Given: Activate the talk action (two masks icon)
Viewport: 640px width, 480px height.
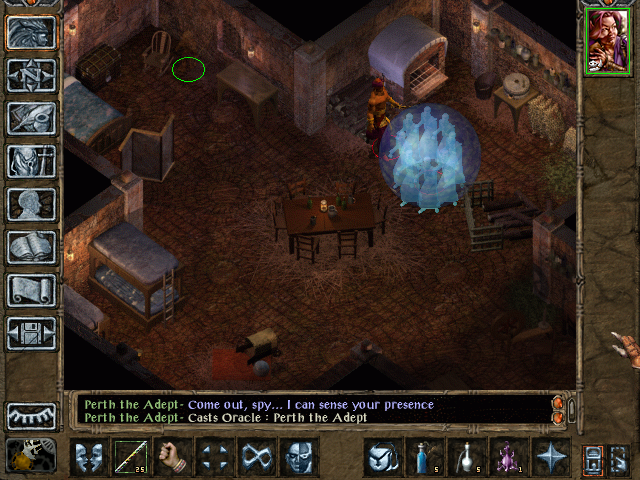Looking at the screenshot, I should (x=88, y=457).
